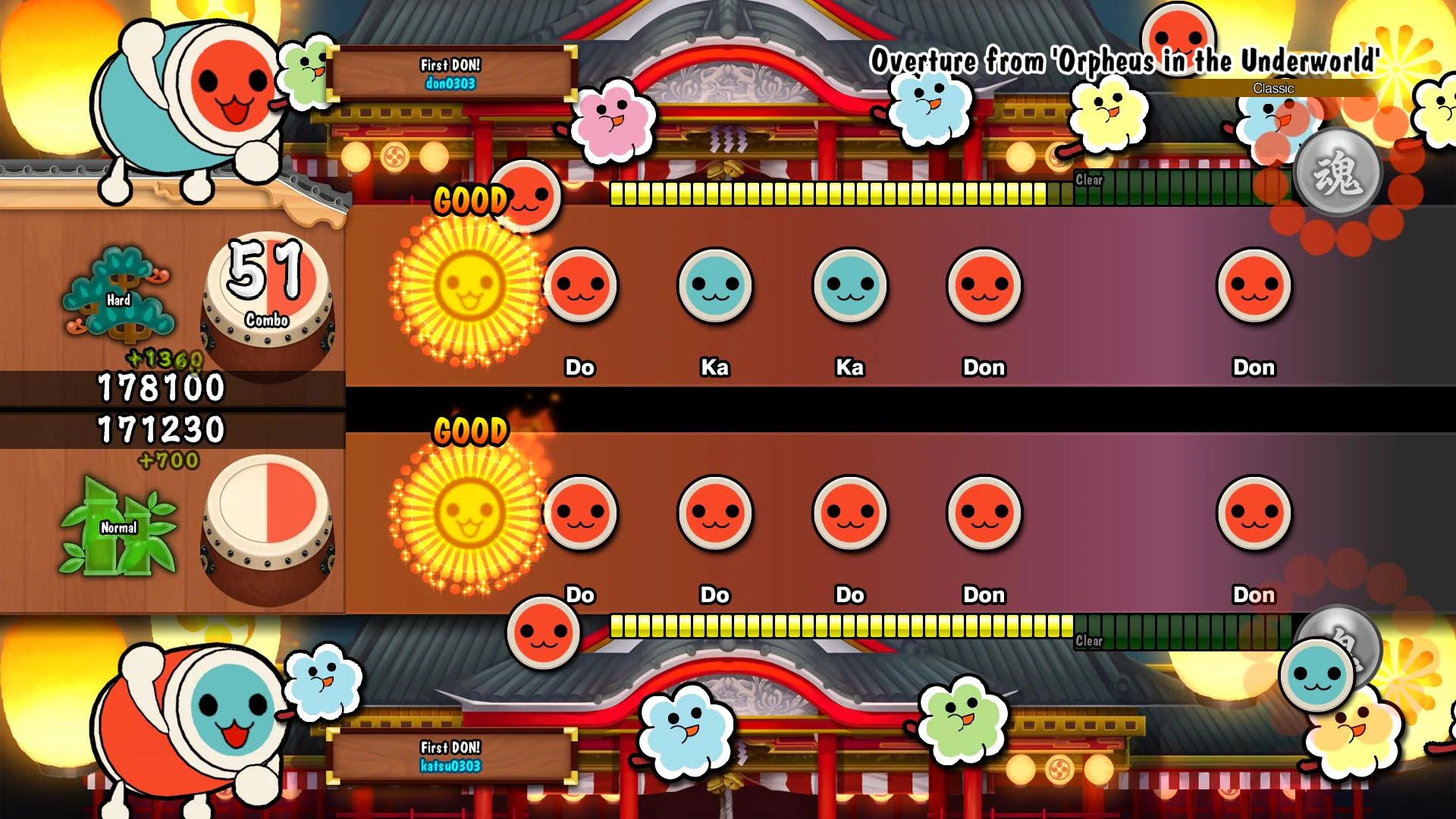Click the 51 Combo counter display
This screenshot has width=1456, height=819.
pyautogui.click(x=267, y=281)
